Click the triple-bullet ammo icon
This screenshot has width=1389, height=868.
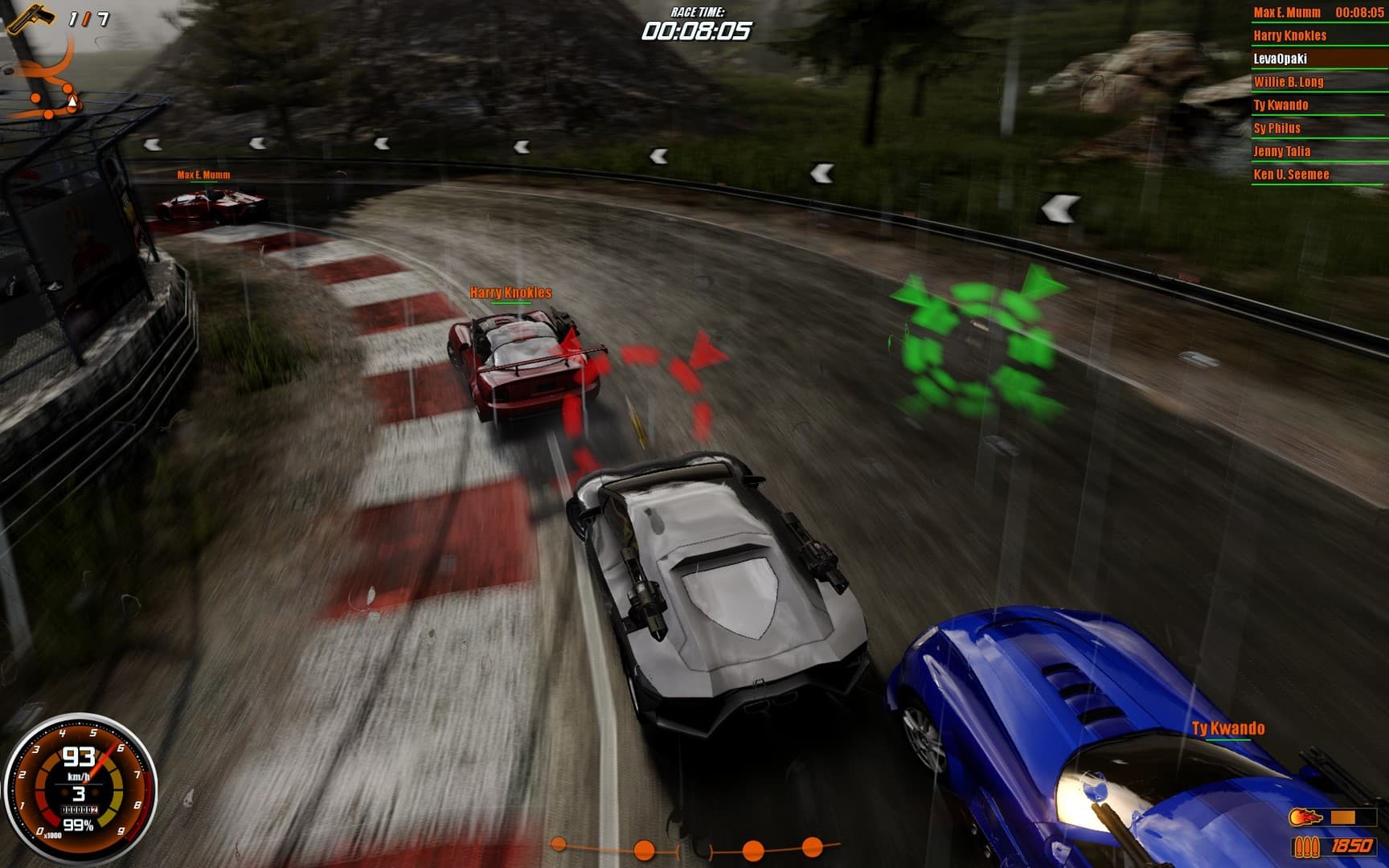1308,848
